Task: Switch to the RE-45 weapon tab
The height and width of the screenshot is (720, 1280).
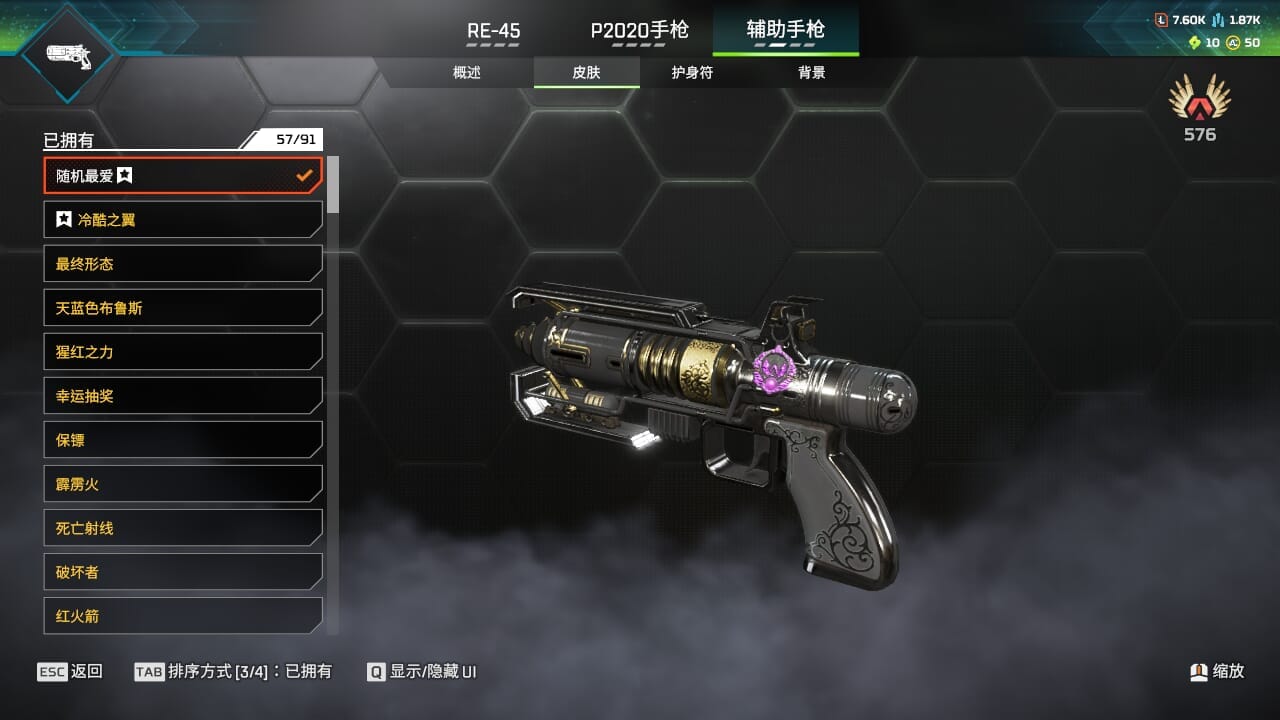Action: point(493,30)
